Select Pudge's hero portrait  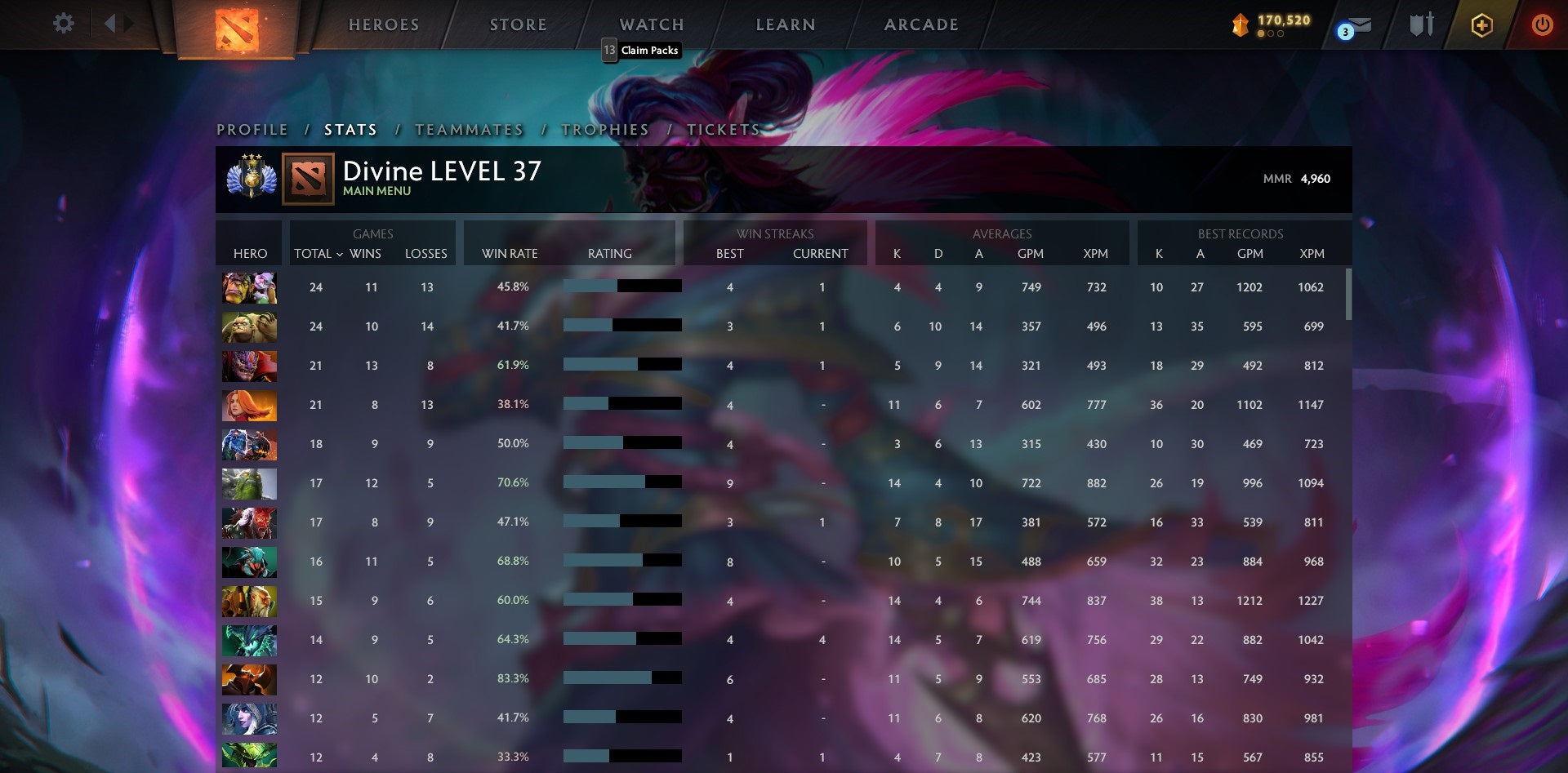(249, 327)
